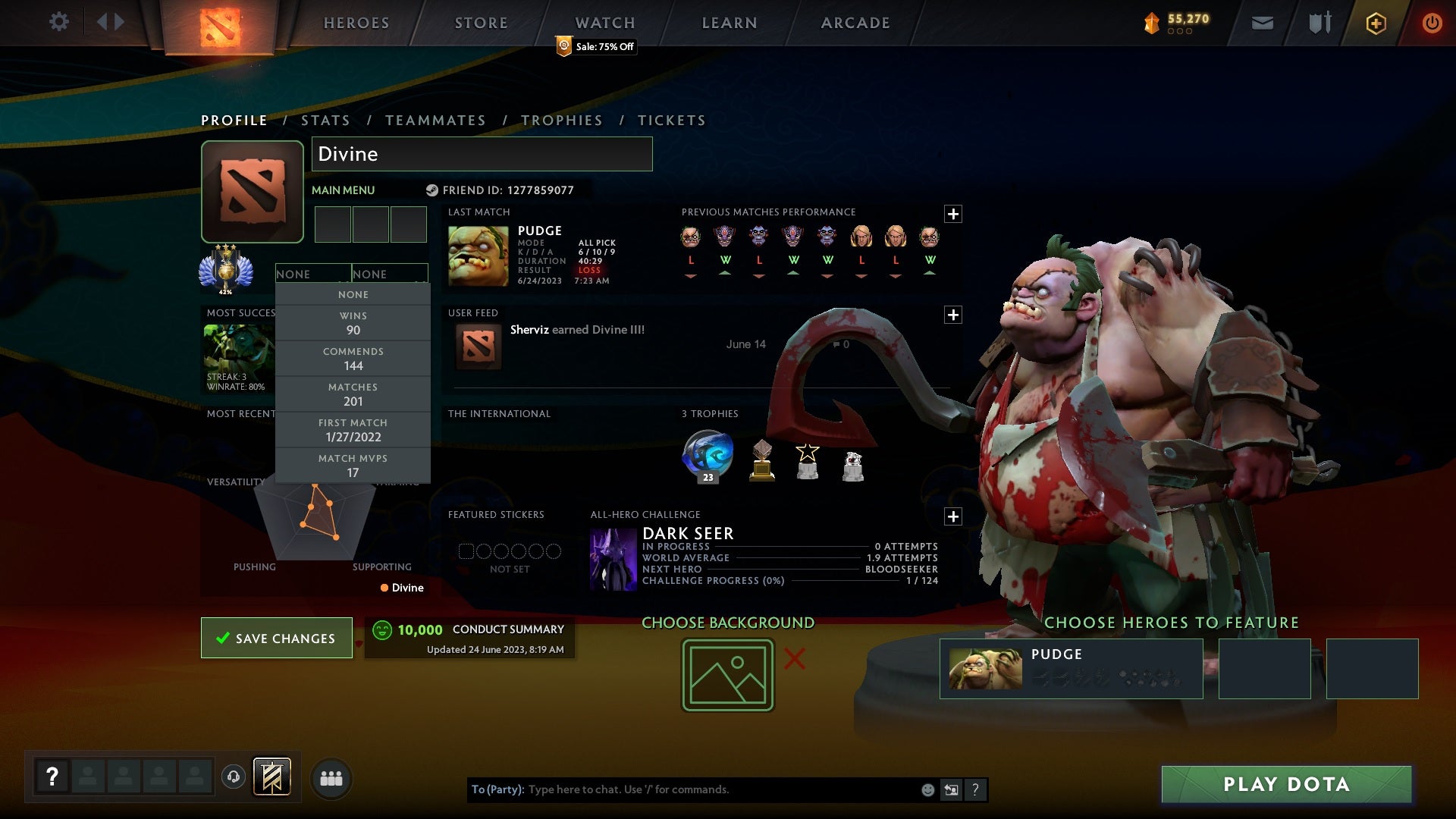Open the settings gear

pos(60,22)
